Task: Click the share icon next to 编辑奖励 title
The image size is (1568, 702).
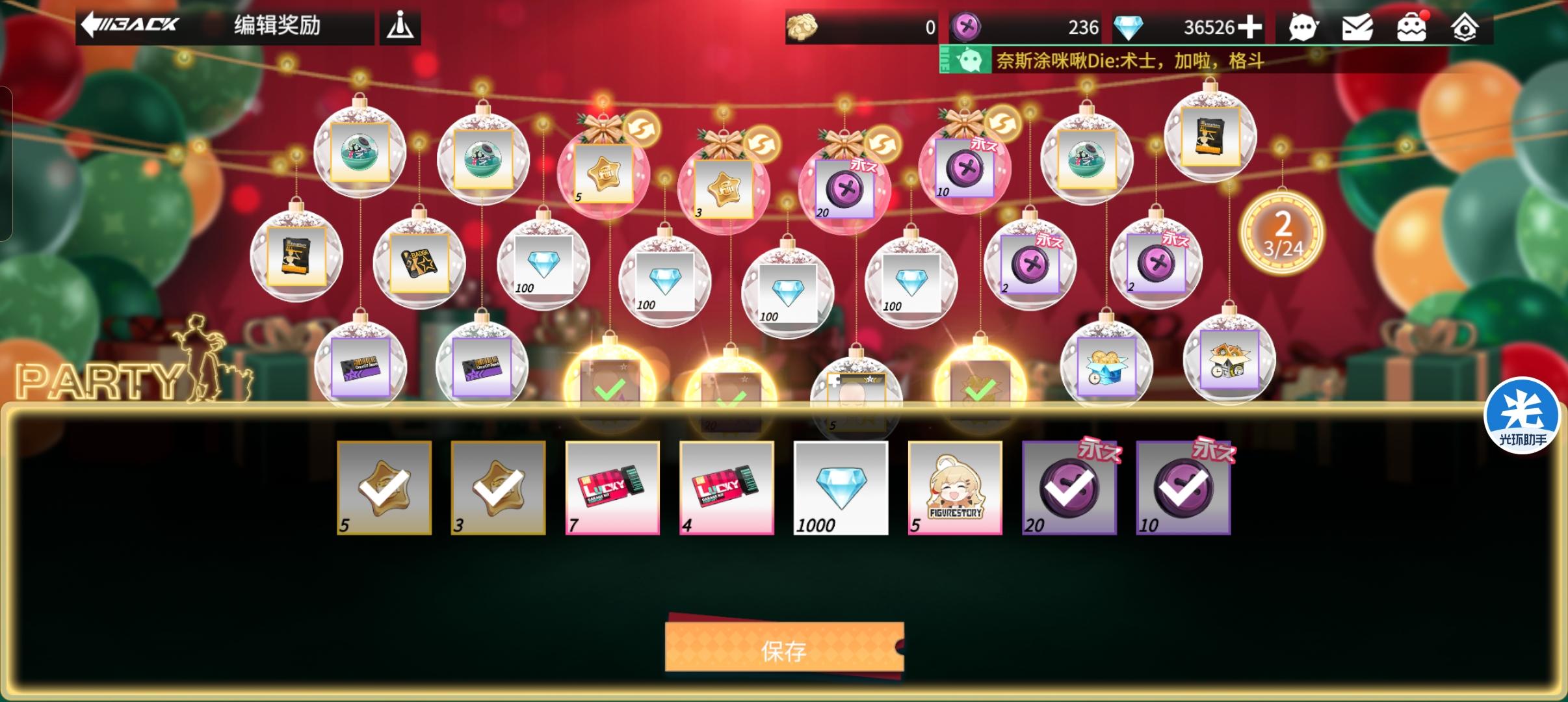Action: [400, 26]
